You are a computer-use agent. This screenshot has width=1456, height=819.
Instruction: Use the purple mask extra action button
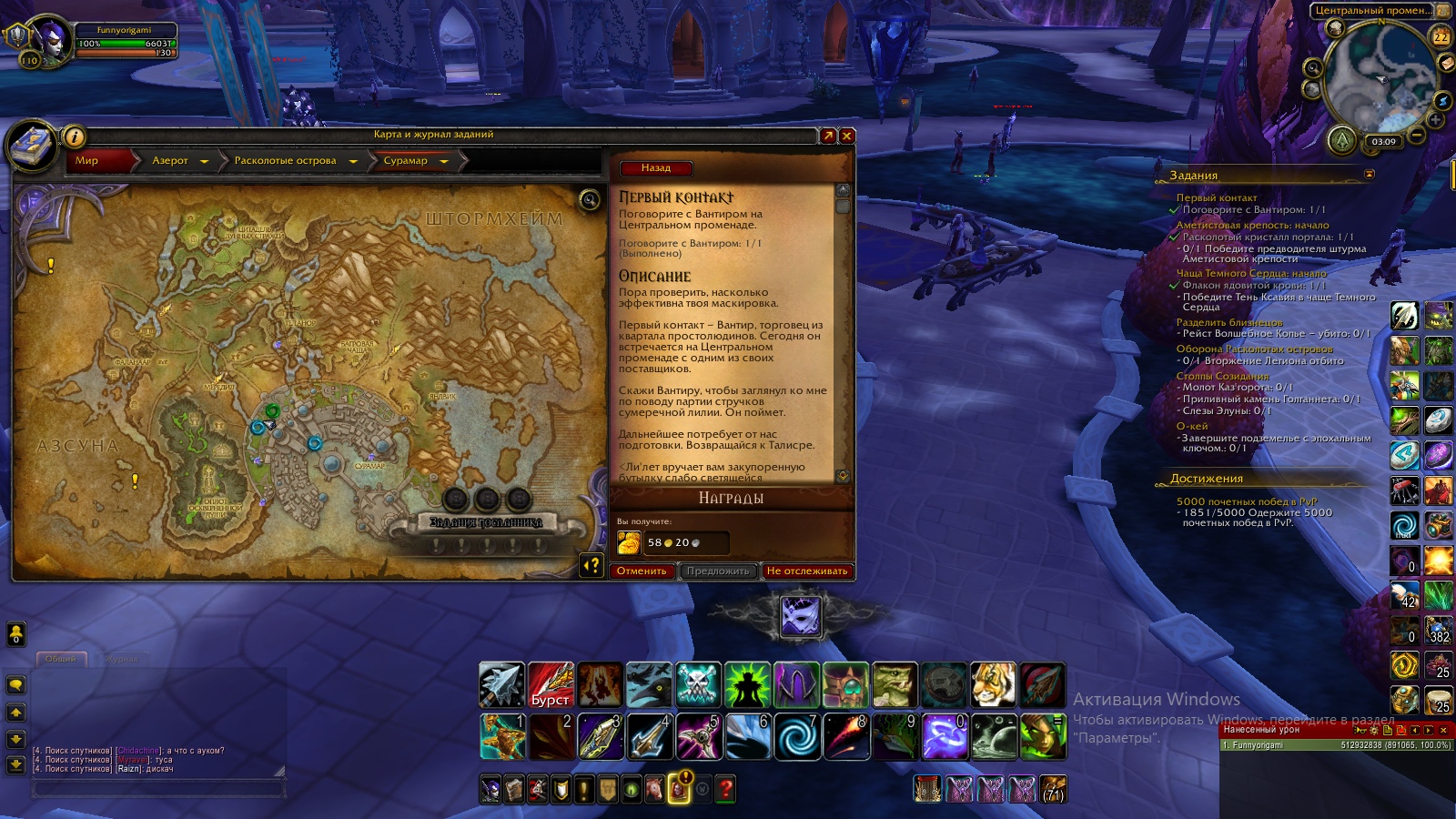tap(801, 617)
